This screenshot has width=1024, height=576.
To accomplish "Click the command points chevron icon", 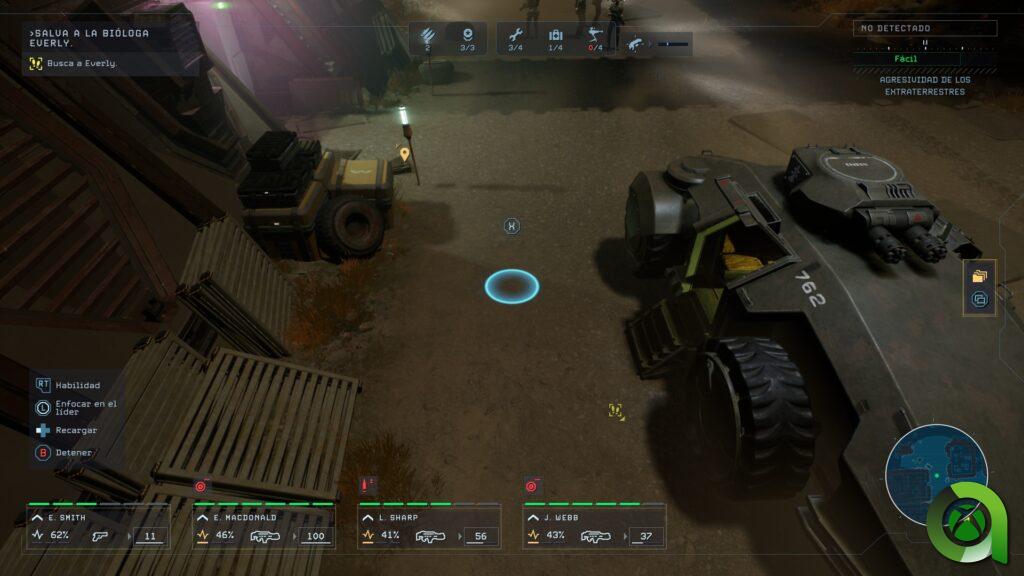I will (x=427, y=36).
